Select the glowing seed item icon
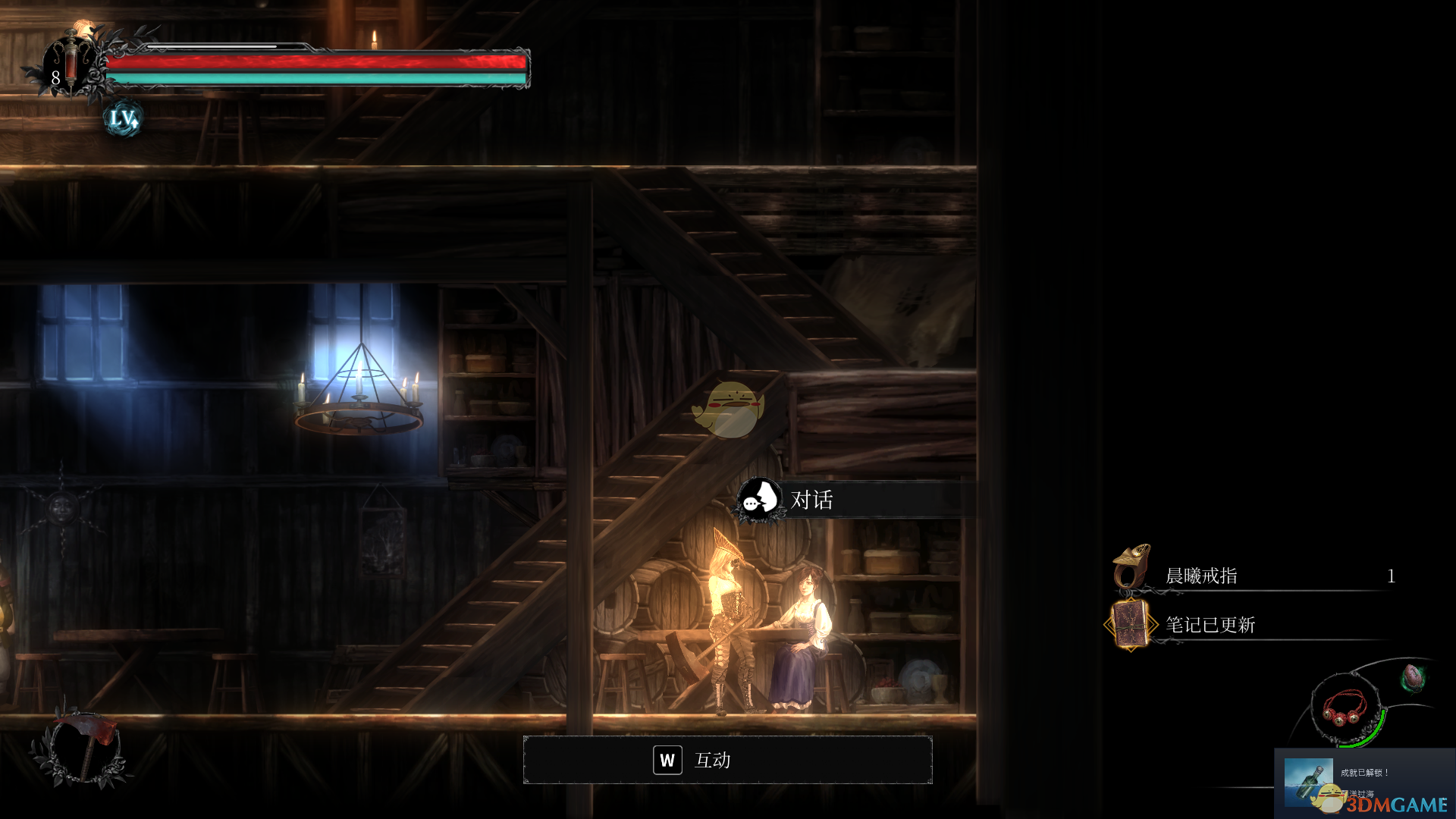Image resolution: width=1456 pixels, height=819 pixels. click(1413, 677)
